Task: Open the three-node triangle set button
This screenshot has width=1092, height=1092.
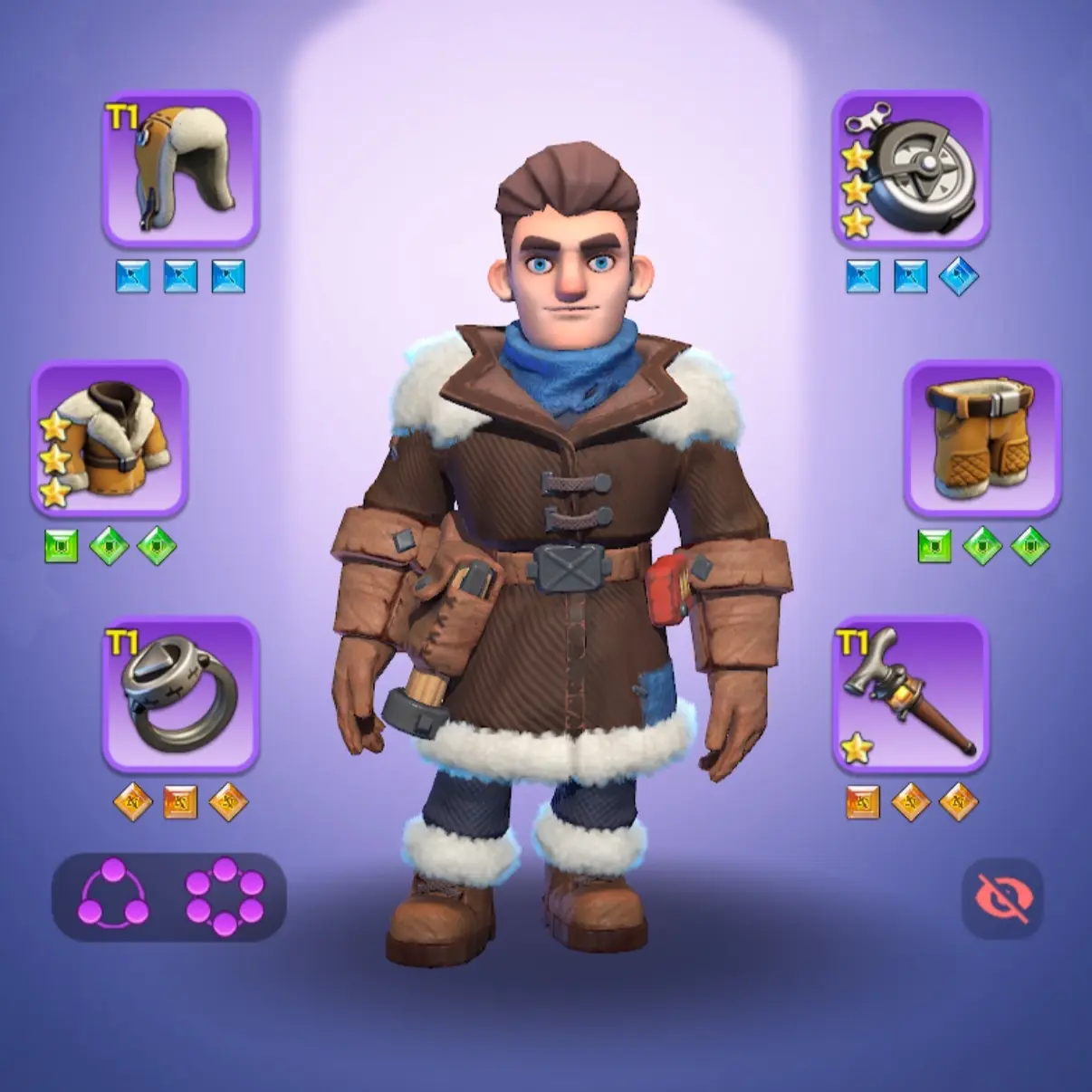Action: tap(114, 896)
